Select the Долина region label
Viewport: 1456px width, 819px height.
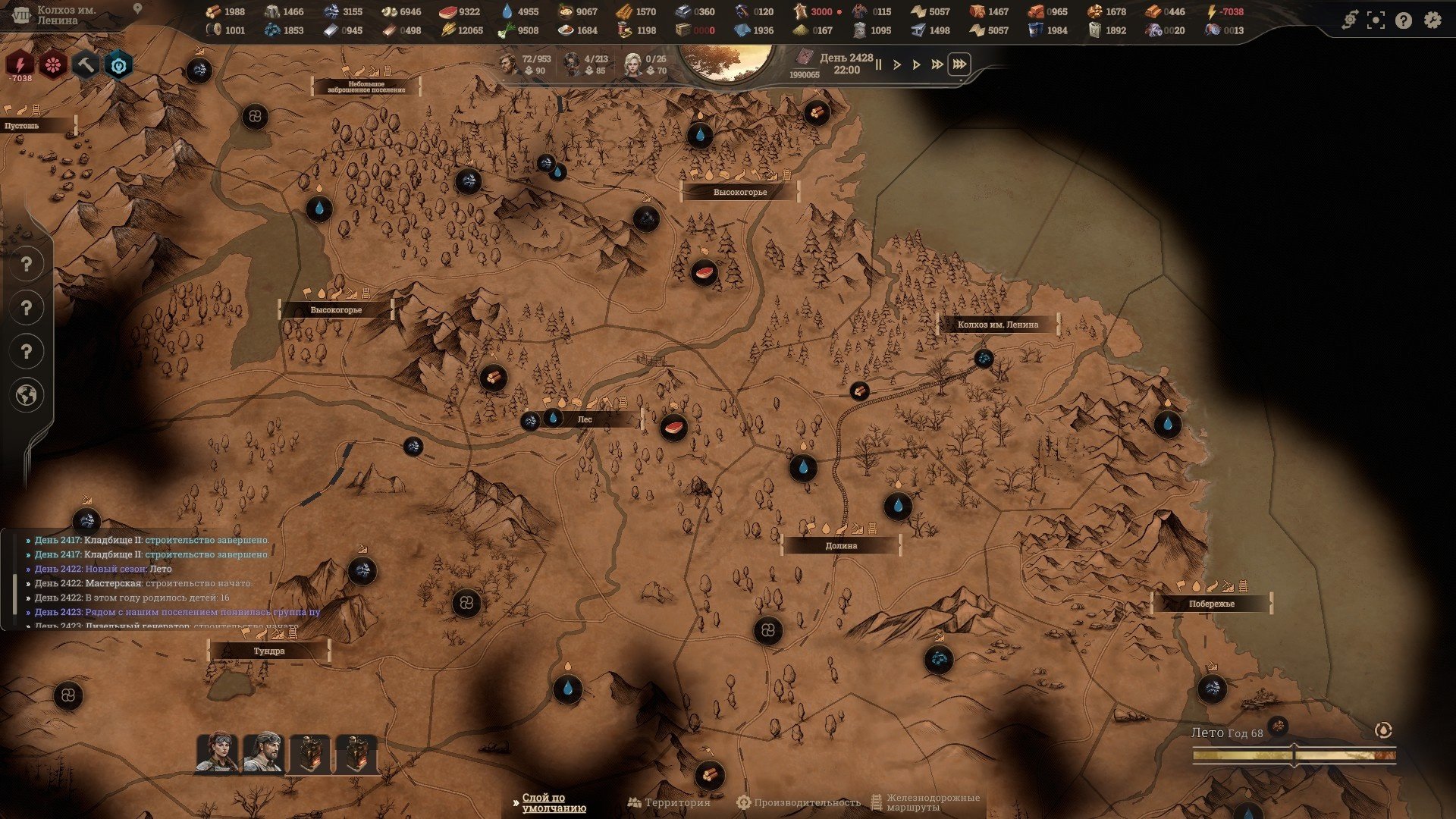[841, 545]
